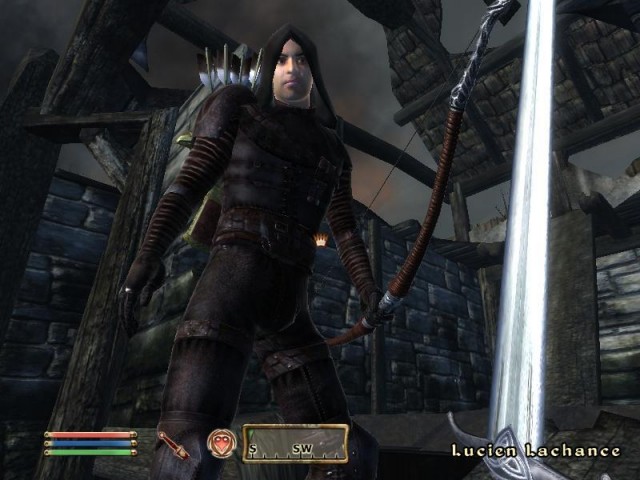
Task: Select the heart-shaped active spell icon
Action: [x=220, y=443]
